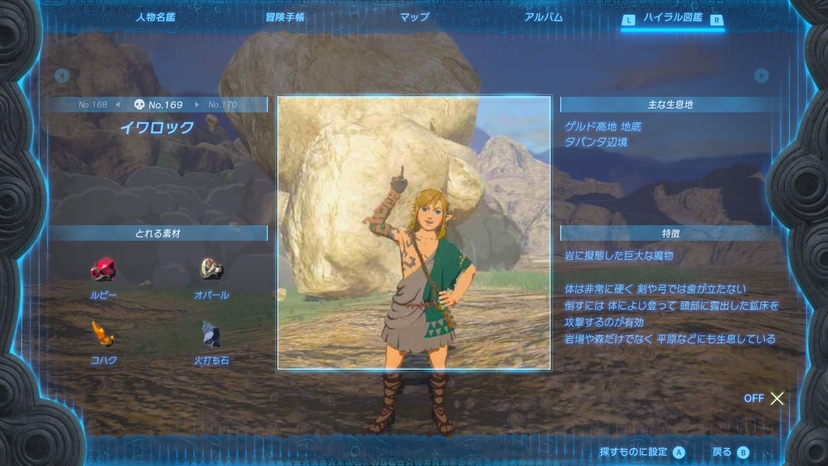Screen dimensions: 828x466
Task: Open the 冒険手帳 tab
Action: 285,17
